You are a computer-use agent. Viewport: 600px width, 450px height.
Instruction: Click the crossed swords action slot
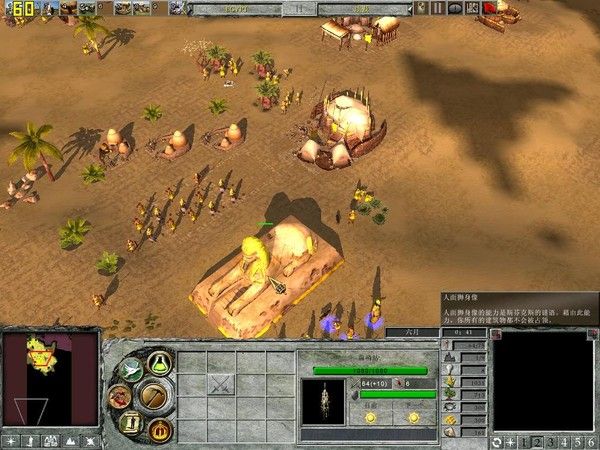coord(221,383)
